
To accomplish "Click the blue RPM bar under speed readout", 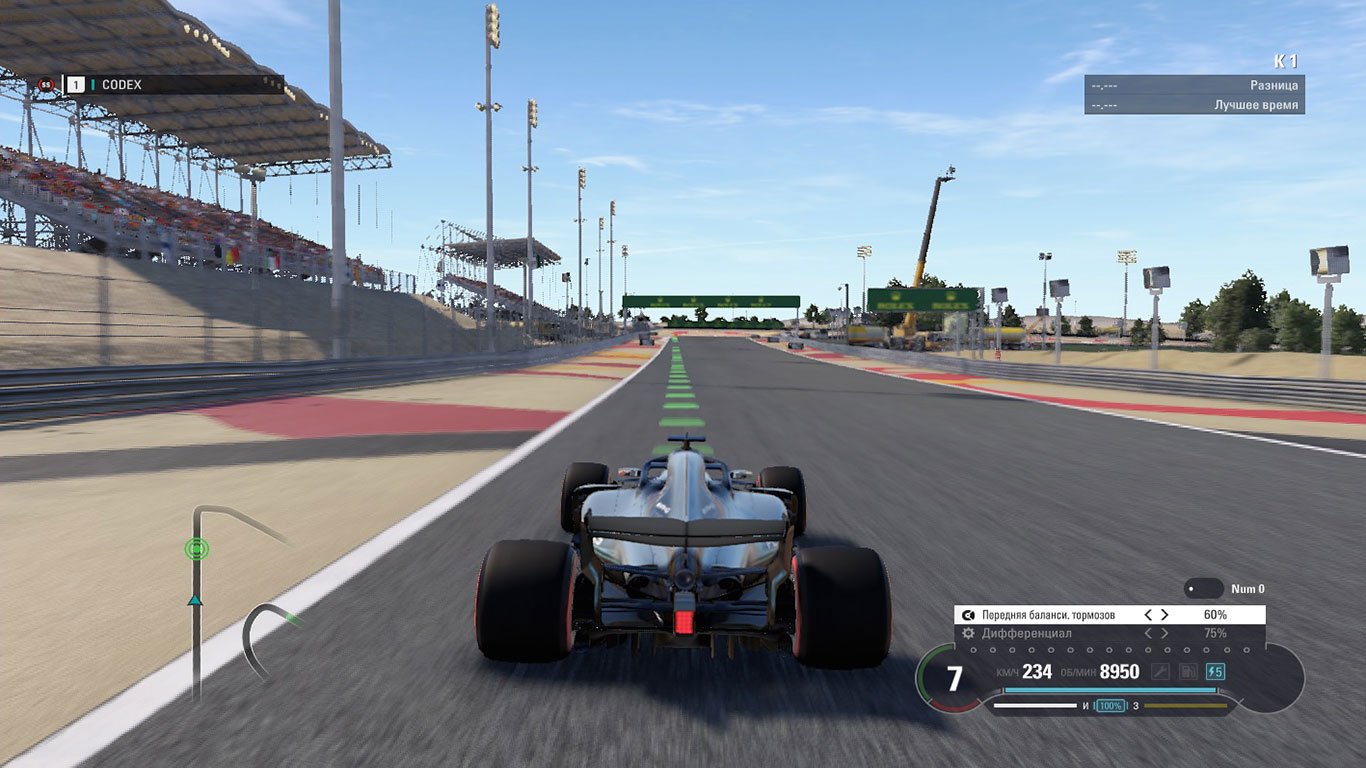I will (1110, 689).
